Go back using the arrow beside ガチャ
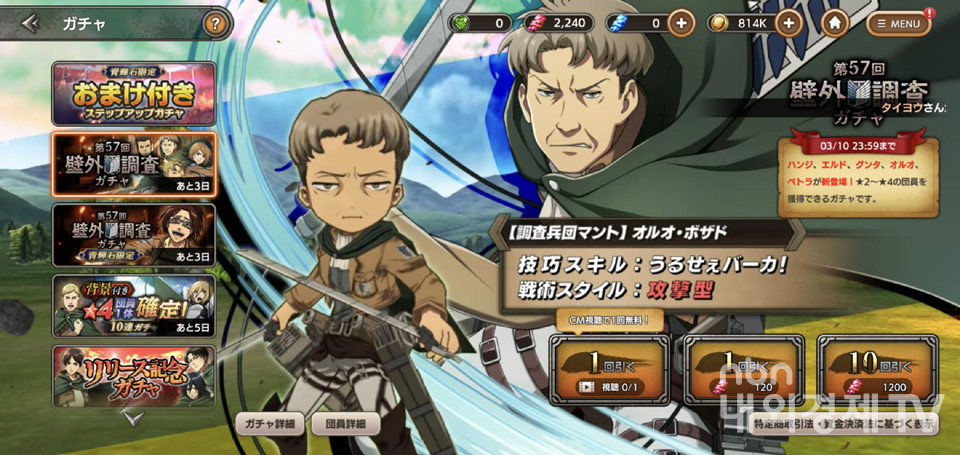This screenshot has width=960, height=455. pyautogui.click(x=30, y=23)
